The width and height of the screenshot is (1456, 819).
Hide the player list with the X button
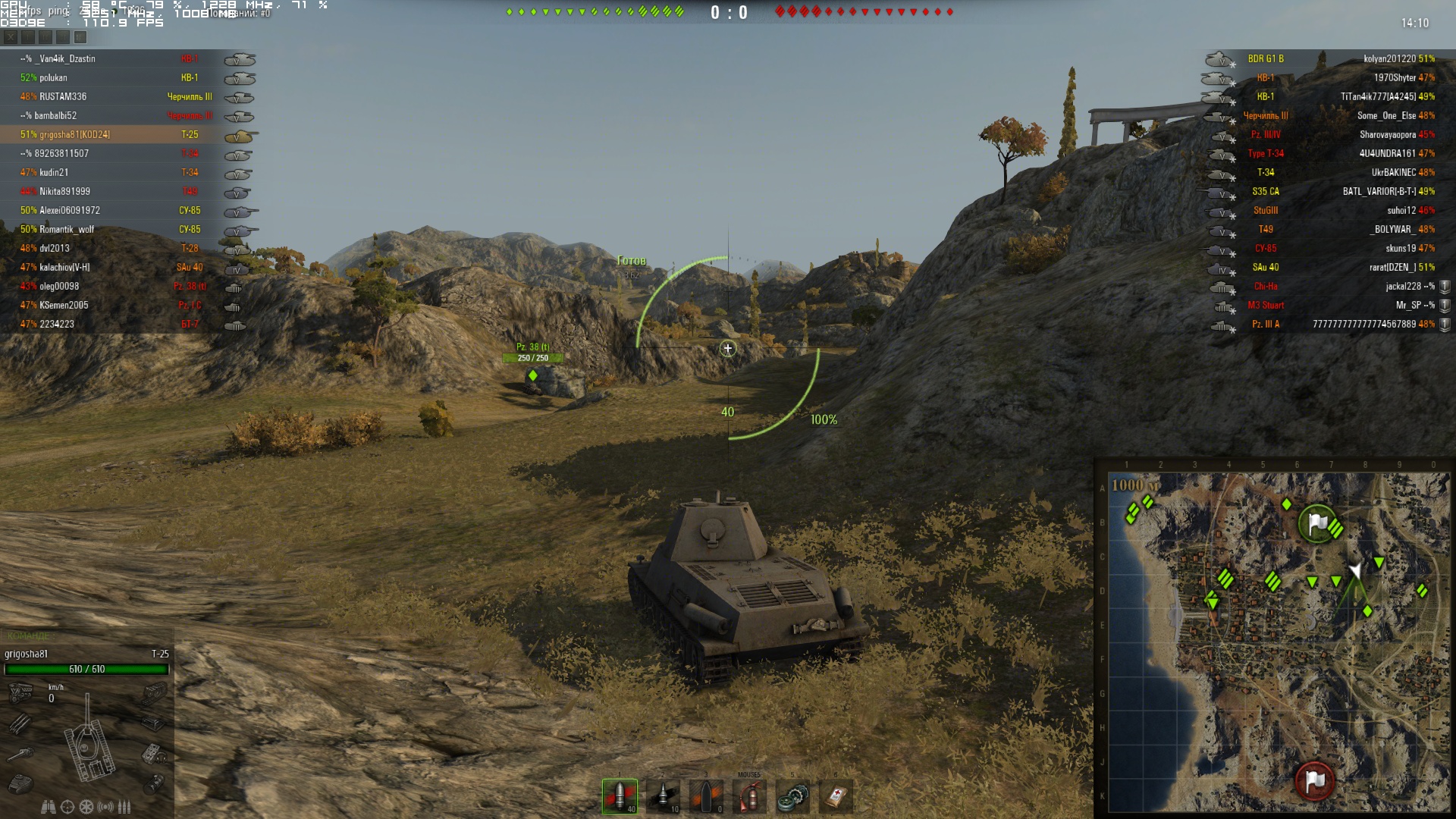coord(11,37)
